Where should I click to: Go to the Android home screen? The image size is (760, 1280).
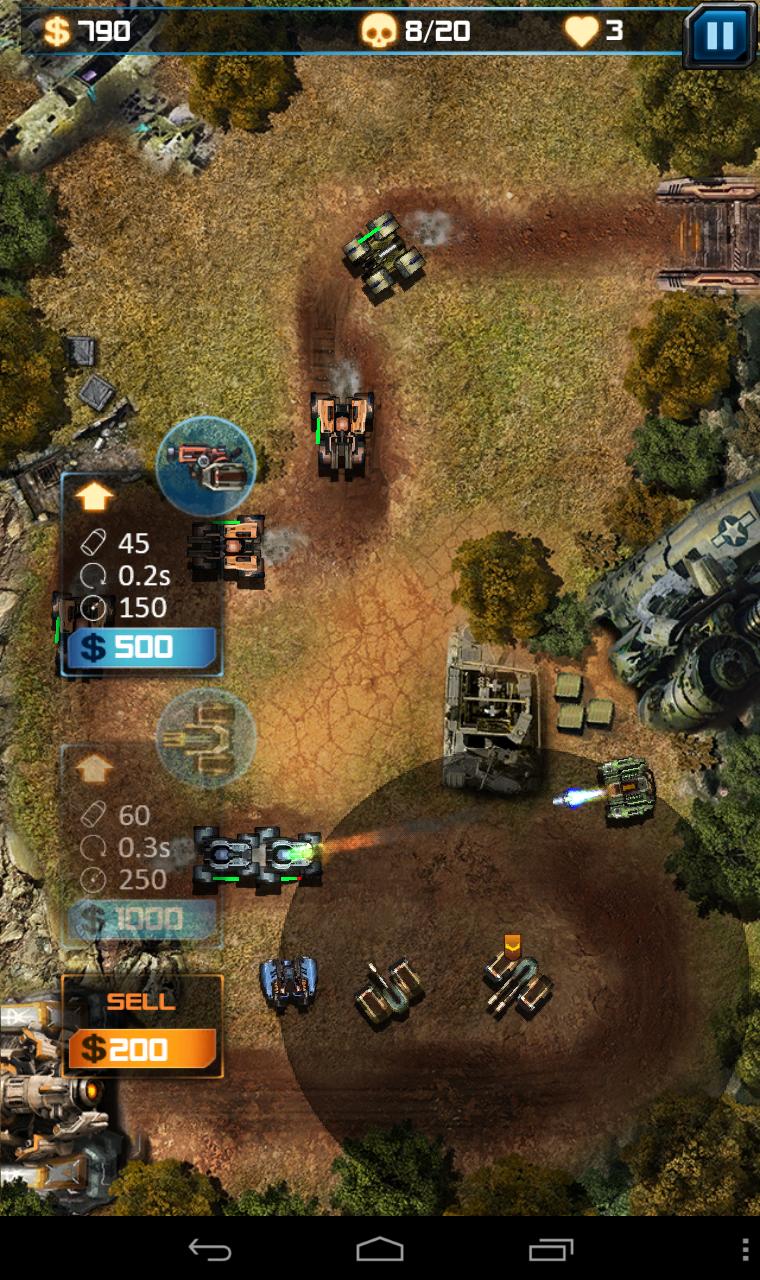tap(380, 1249)
